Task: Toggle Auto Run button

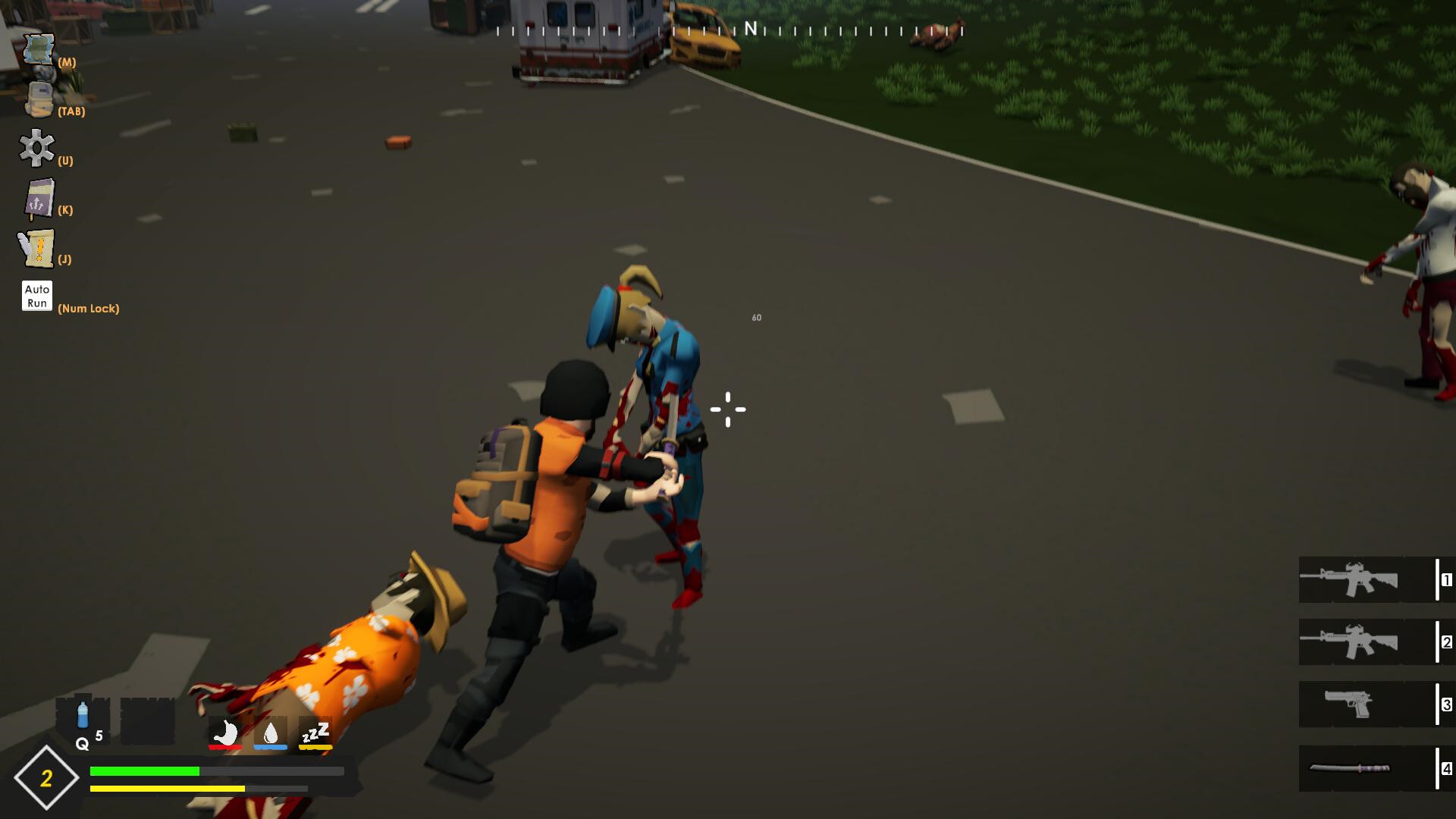Action: click(36, 296)
